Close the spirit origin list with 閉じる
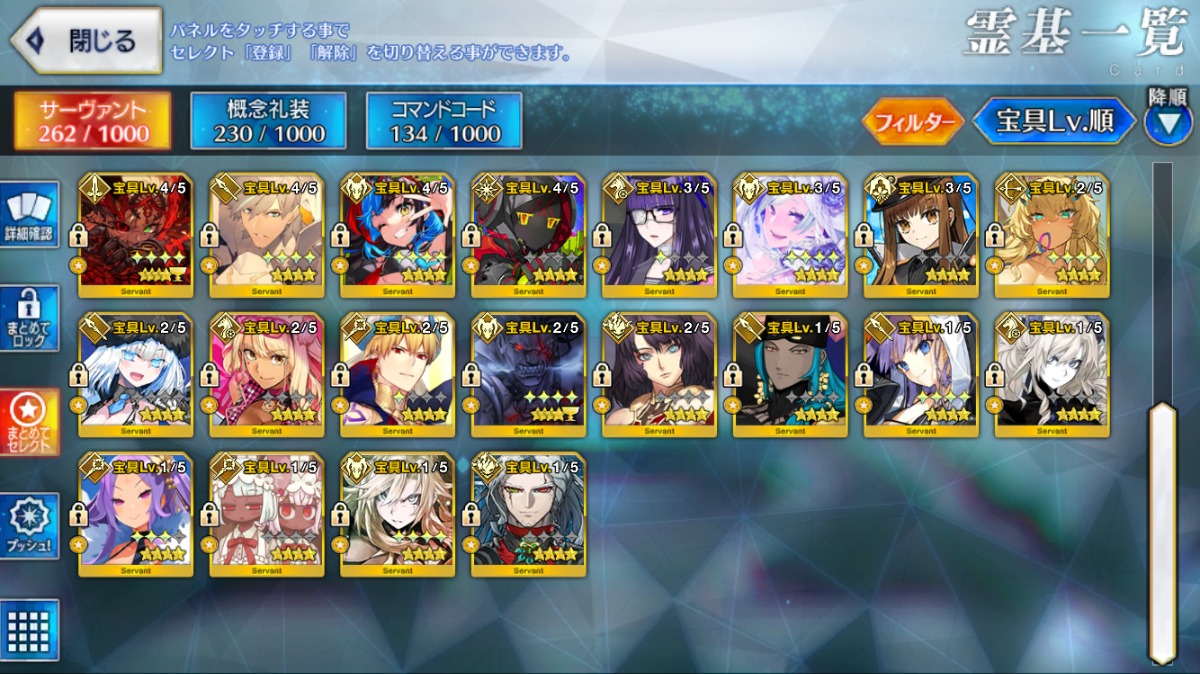The image size is (1200, 674). pos(86,41)
